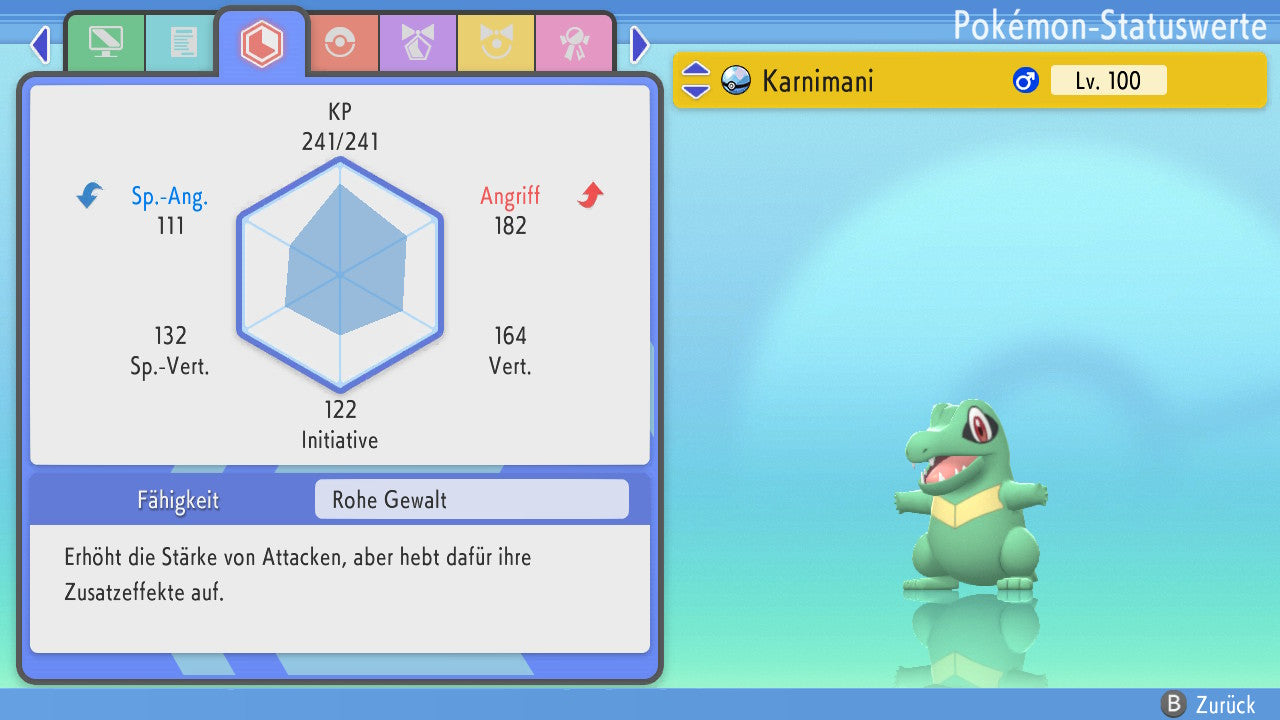The height and width of the screenshot is (720, 1280).
Task: Click the left arrow beside the tabs
Action: tap(40, 44)
